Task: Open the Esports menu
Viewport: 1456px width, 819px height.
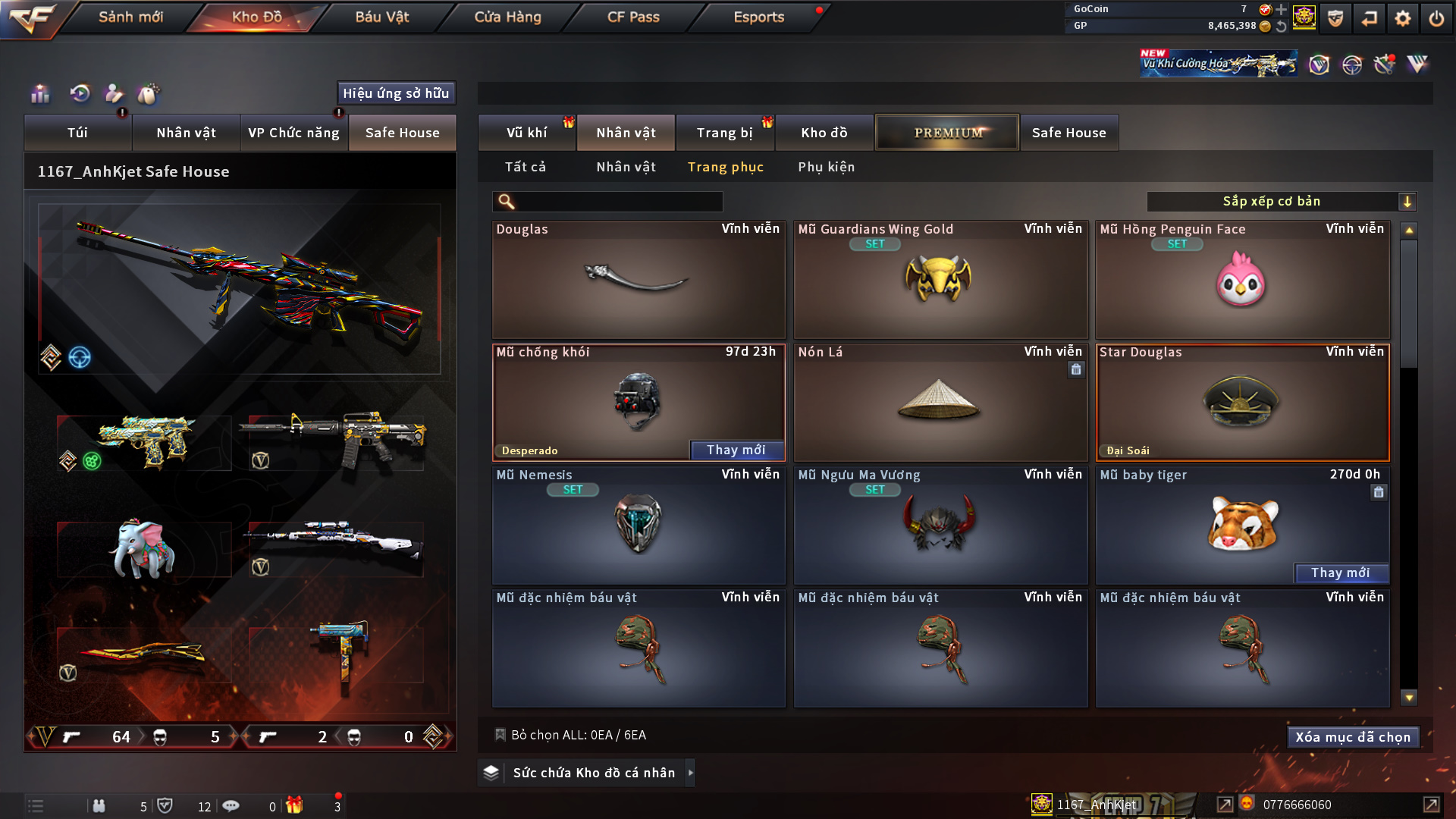Action: click(x=758, y=17)
